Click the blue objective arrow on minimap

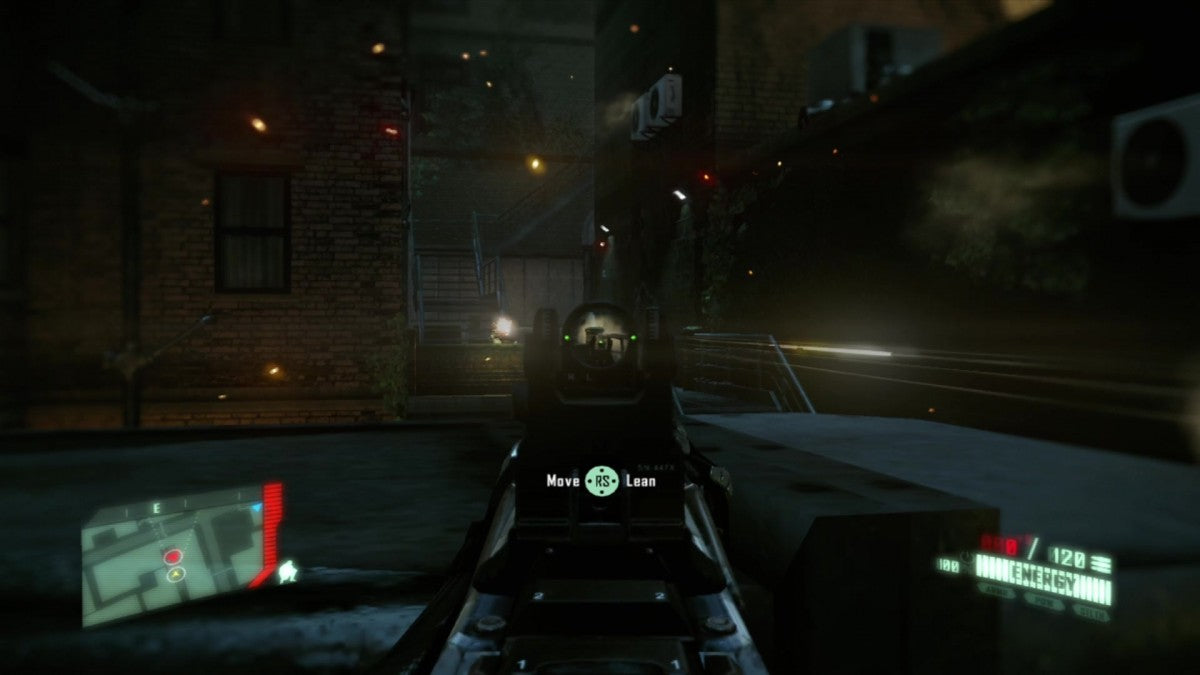click(x=255, y=508)
